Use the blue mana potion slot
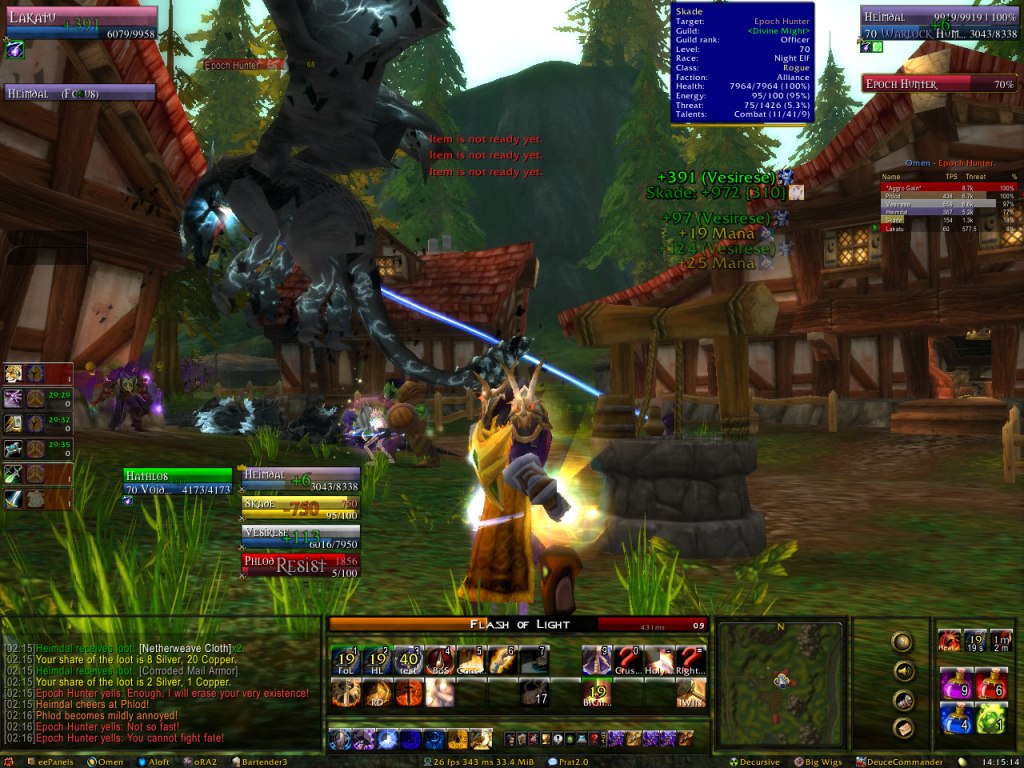This screenshot has height=768, width=1024. pos(954,718)
